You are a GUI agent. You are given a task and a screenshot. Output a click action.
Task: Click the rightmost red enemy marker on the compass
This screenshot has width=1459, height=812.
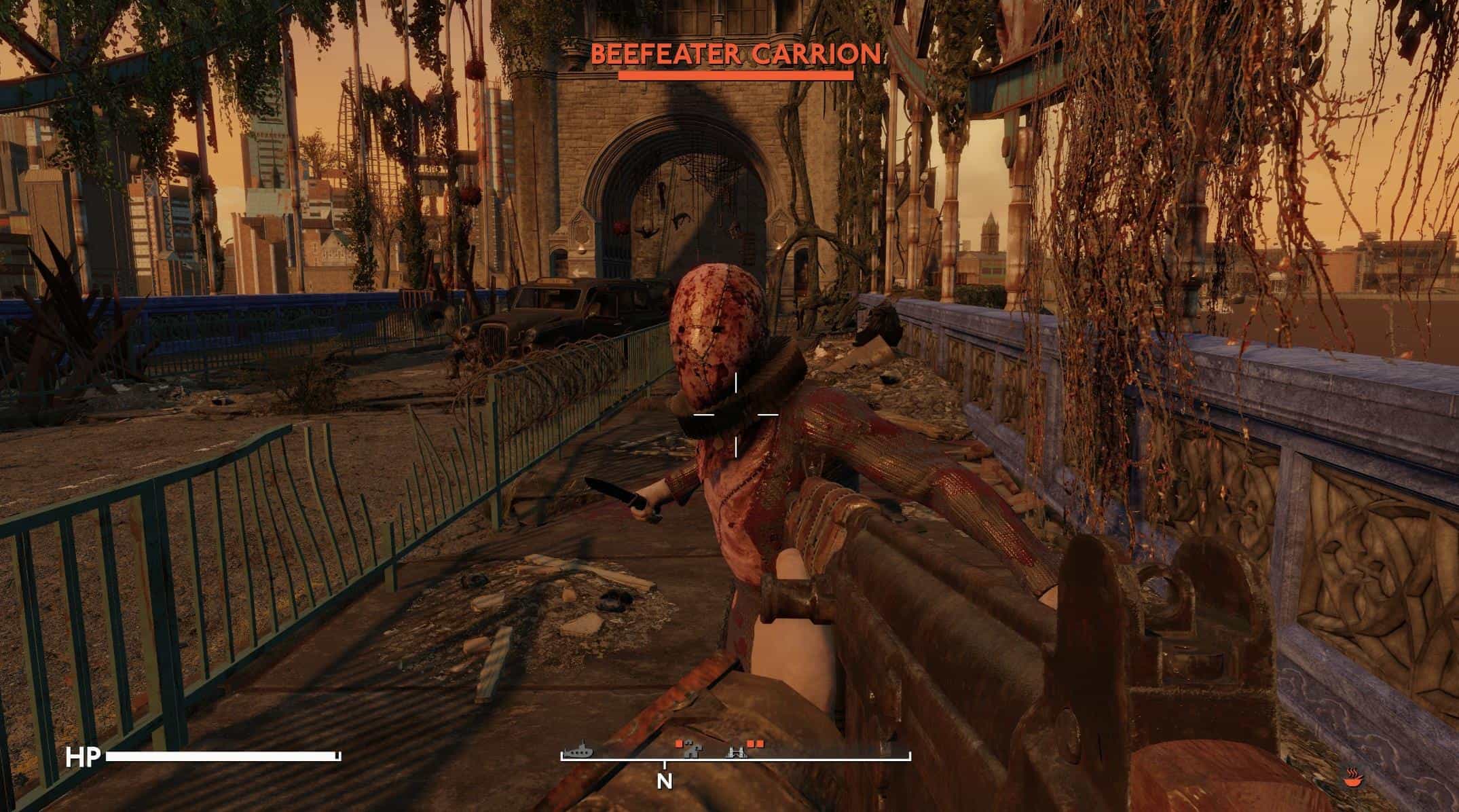pyautogui.click(x=760, y=744)
